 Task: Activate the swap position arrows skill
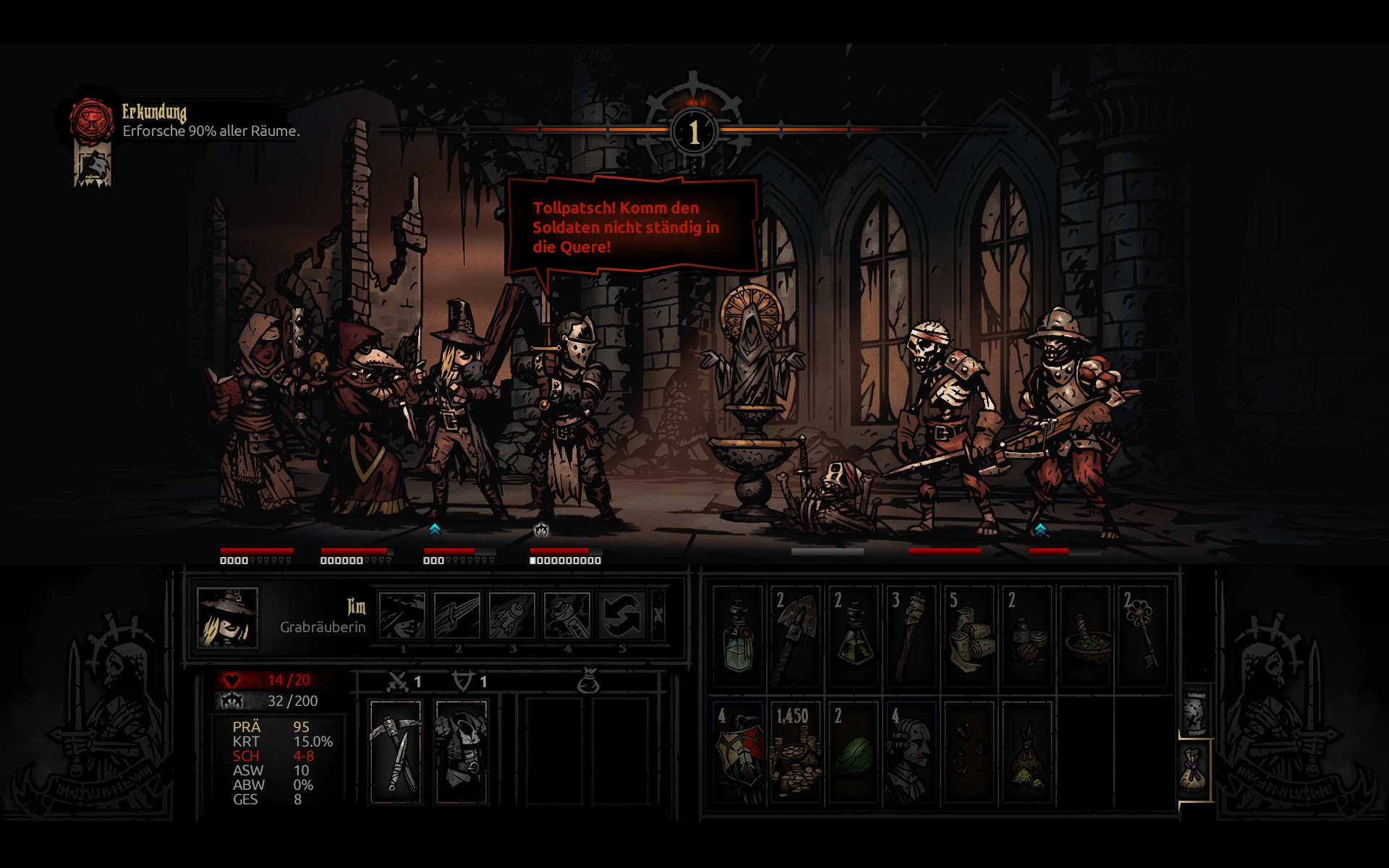click(621, 616)
